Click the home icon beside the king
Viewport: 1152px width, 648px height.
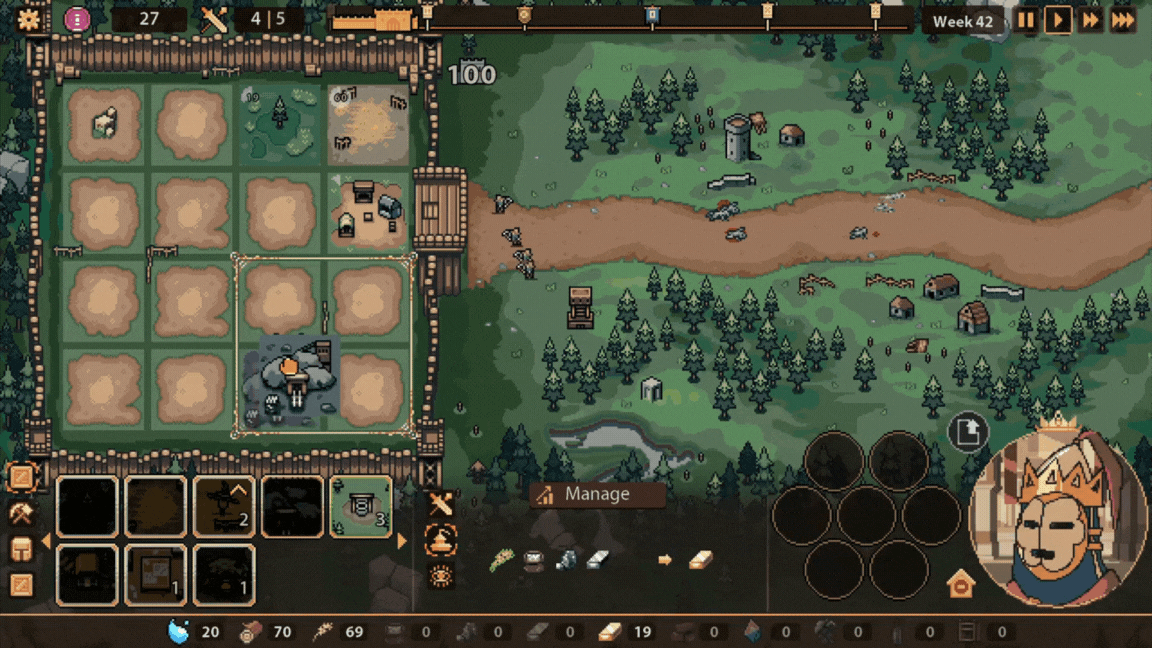(960, 584)
